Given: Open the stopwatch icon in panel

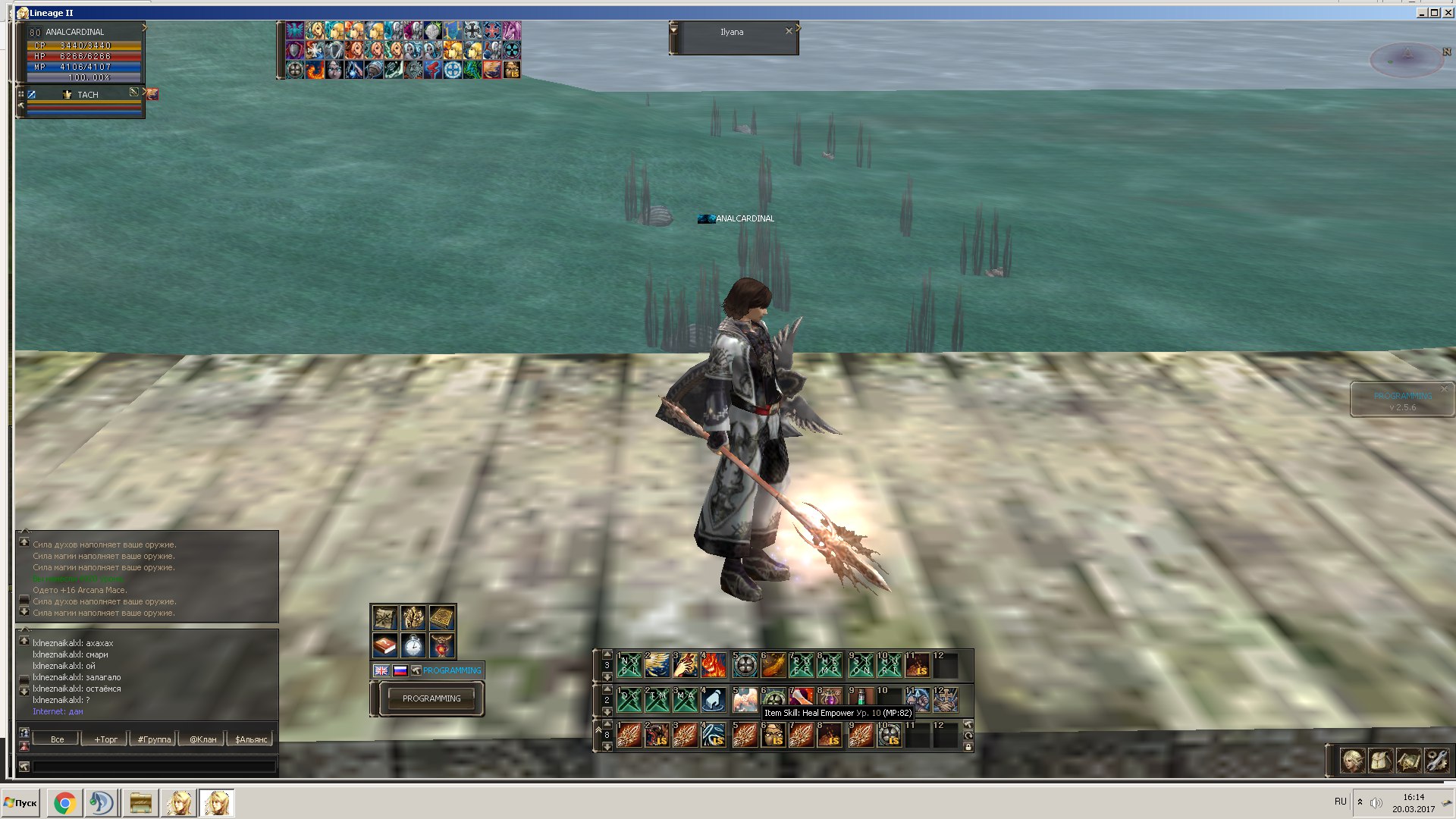Looking at the screenshot, I should 413,645.
